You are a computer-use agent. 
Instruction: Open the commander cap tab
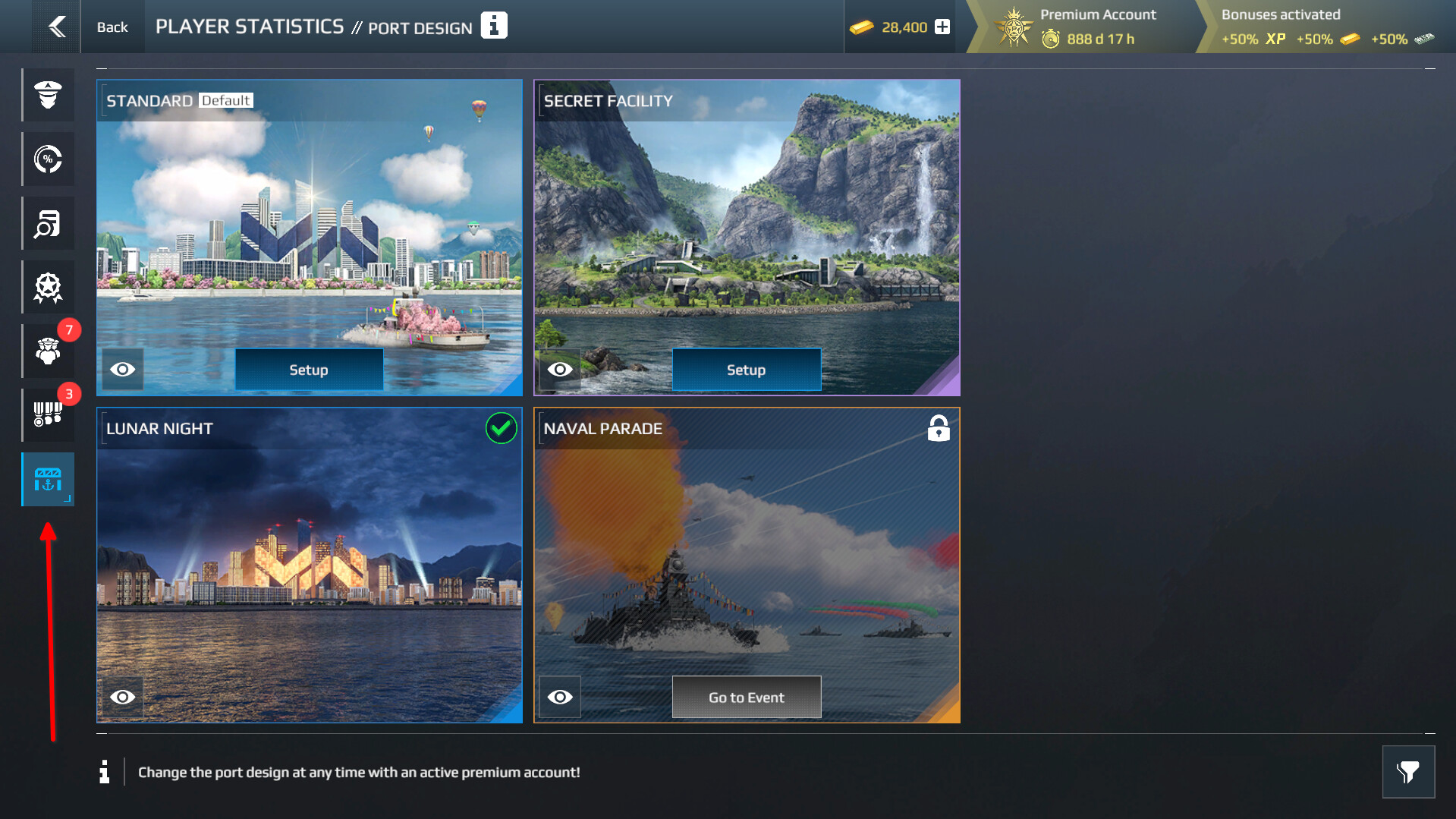coord(48,95)
